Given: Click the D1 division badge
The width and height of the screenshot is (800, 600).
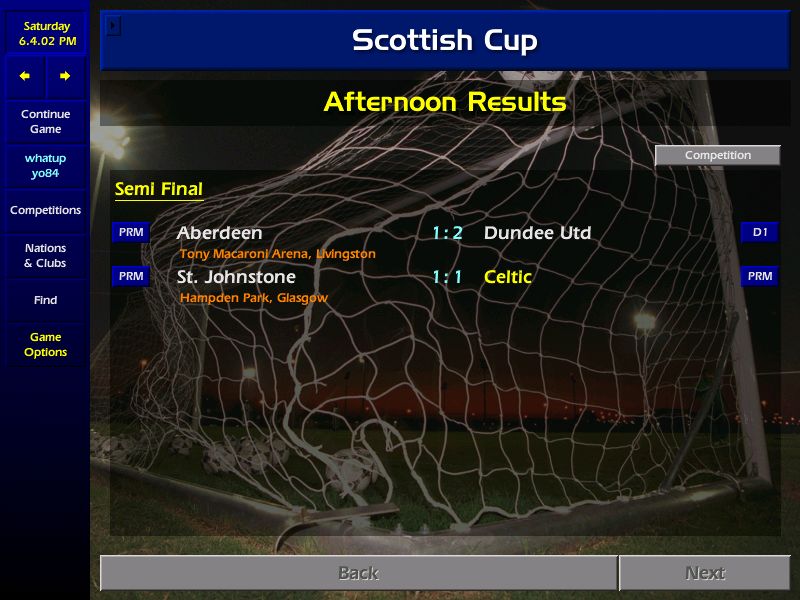Looking at the screenshot, I should pos(760,233).
